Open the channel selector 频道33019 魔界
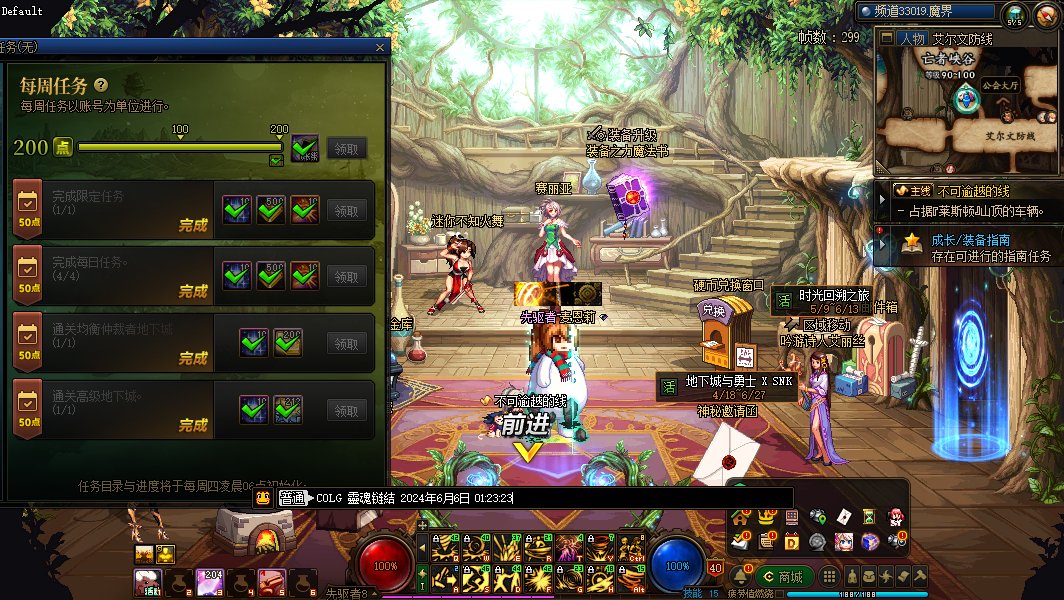1064x600 pixels. click(x=927, y=12)
